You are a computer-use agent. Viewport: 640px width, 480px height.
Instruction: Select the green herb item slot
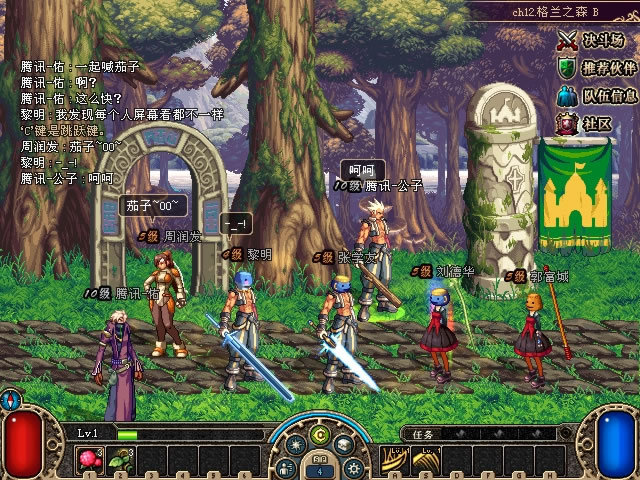121,460
